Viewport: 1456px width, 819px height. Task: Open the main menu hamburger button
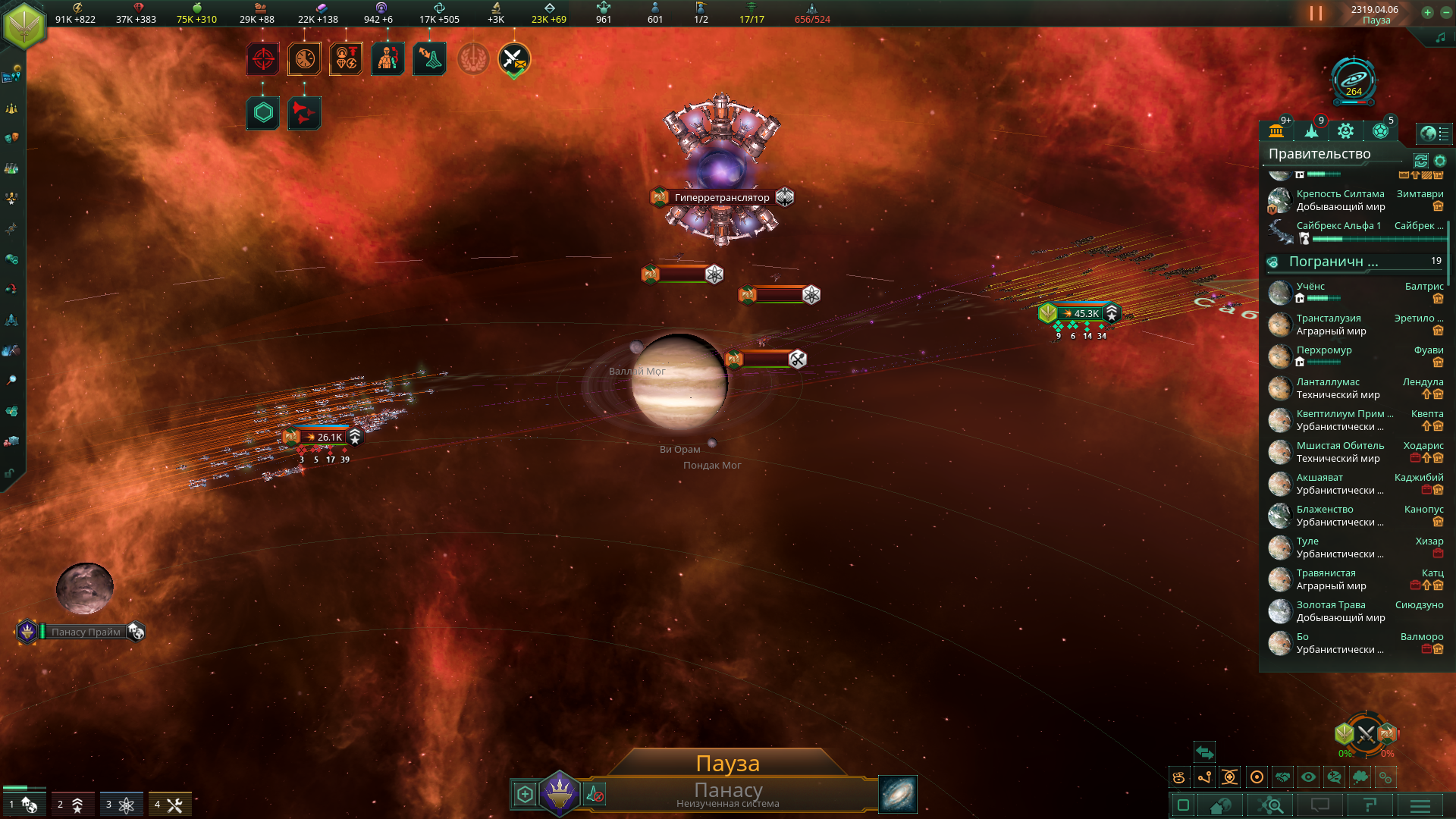pos(1420,805)
